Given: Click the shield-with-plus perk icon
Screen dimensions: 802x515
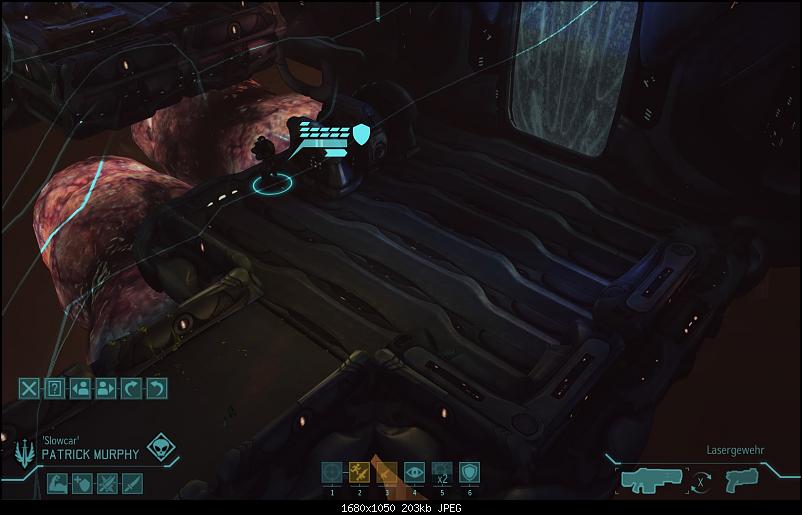Looking at the screenshot, I should (x=82, y=484).
